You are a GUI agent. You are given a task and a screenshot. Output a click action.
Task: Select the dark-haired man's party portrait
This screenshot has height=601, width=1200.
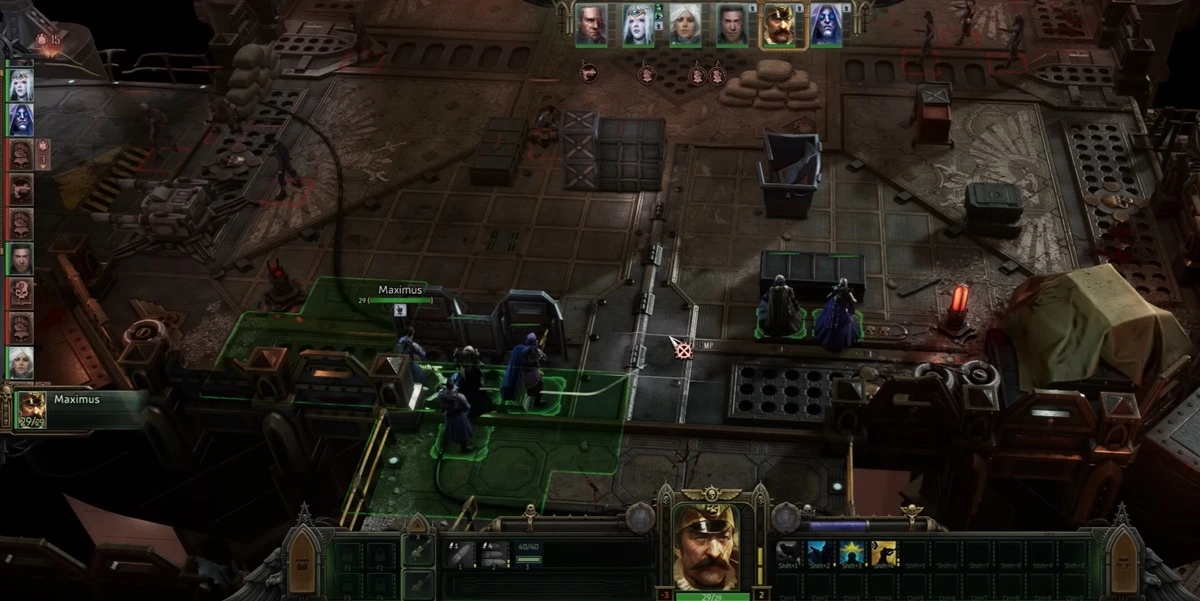[732, 25]
